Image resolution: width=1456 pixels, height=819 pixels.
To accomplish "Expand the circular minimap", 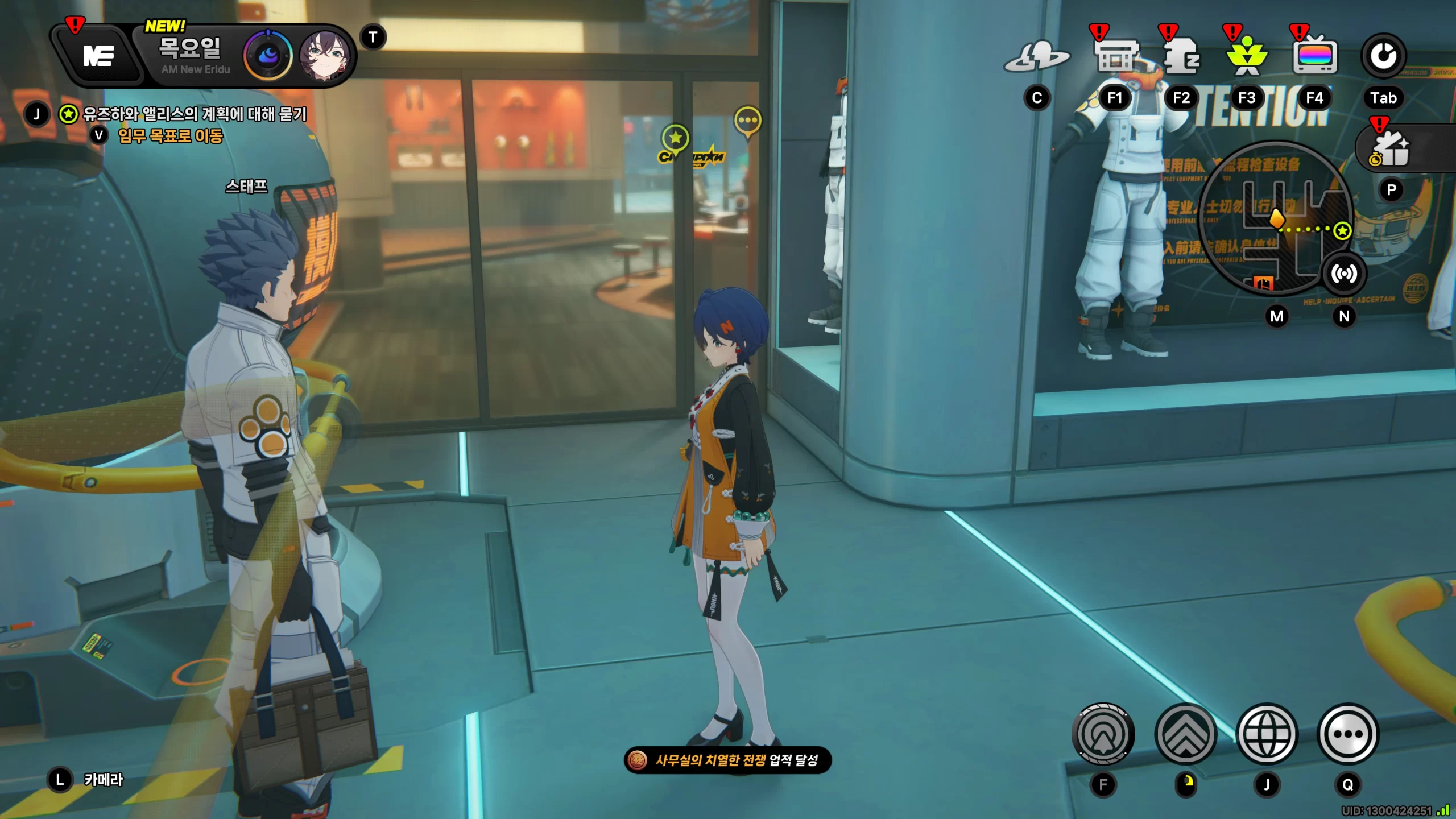I will [x=1274, y=219].
